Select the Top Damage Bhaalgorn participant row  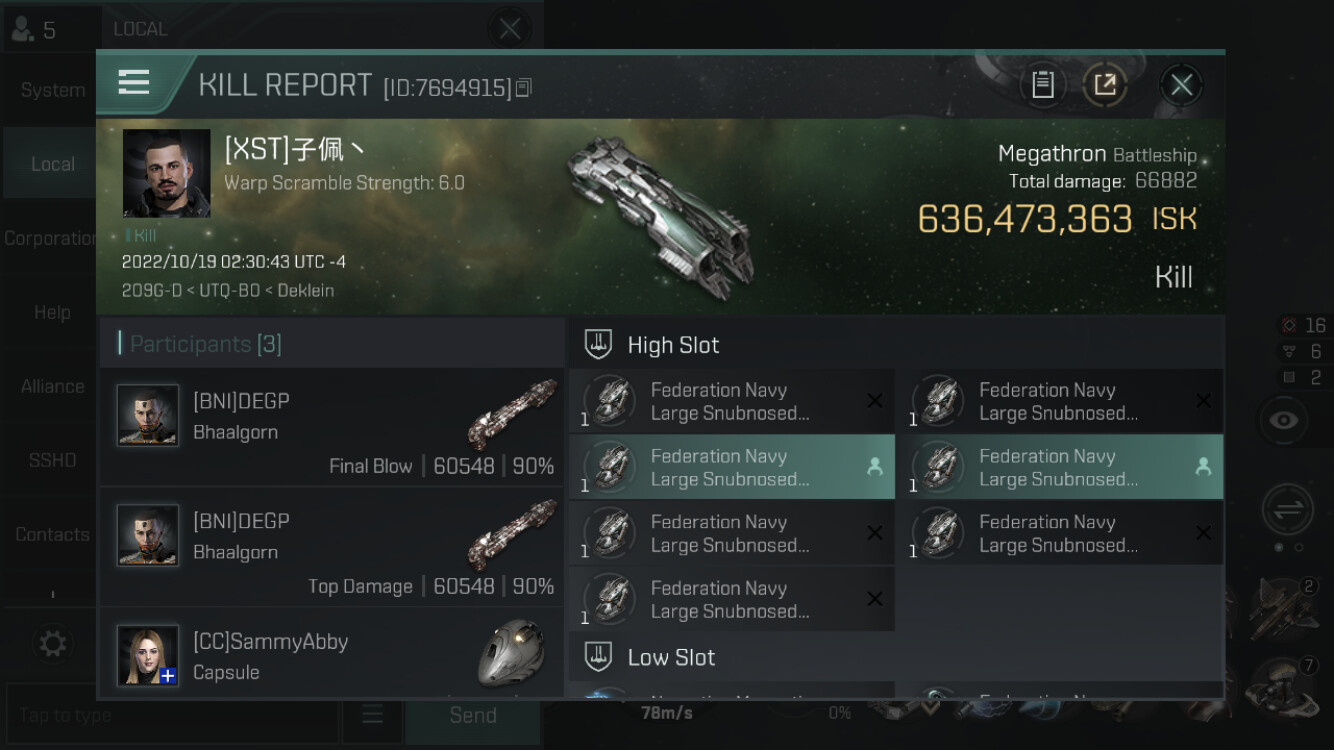click(332, 547)
